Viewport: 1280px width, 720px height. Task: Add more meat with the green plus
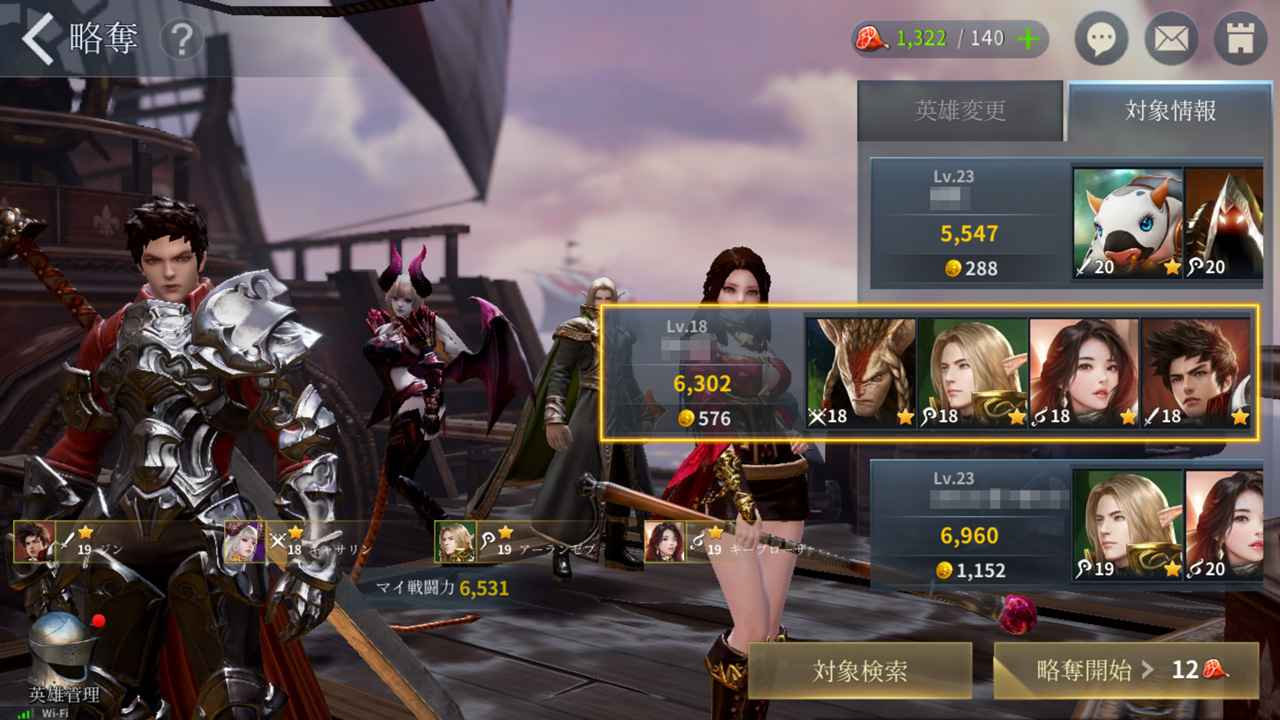1028,39
